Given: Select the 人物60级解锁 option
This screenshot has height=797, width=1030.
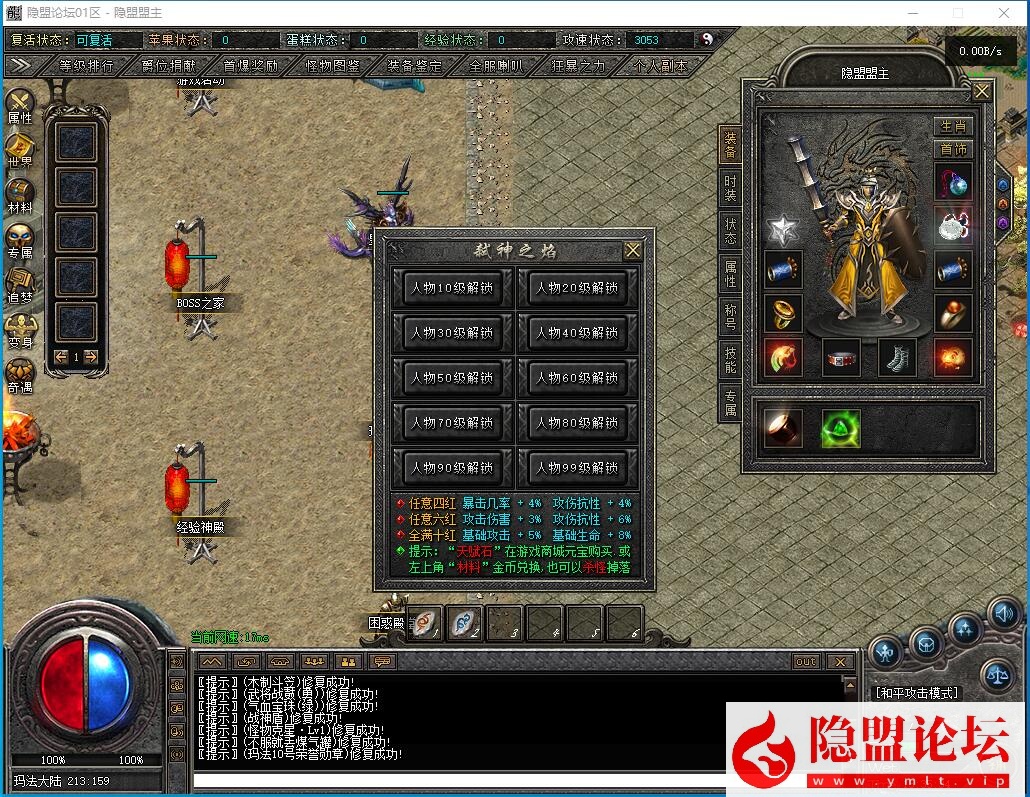Looking at the screenshot, I should 577,378.
